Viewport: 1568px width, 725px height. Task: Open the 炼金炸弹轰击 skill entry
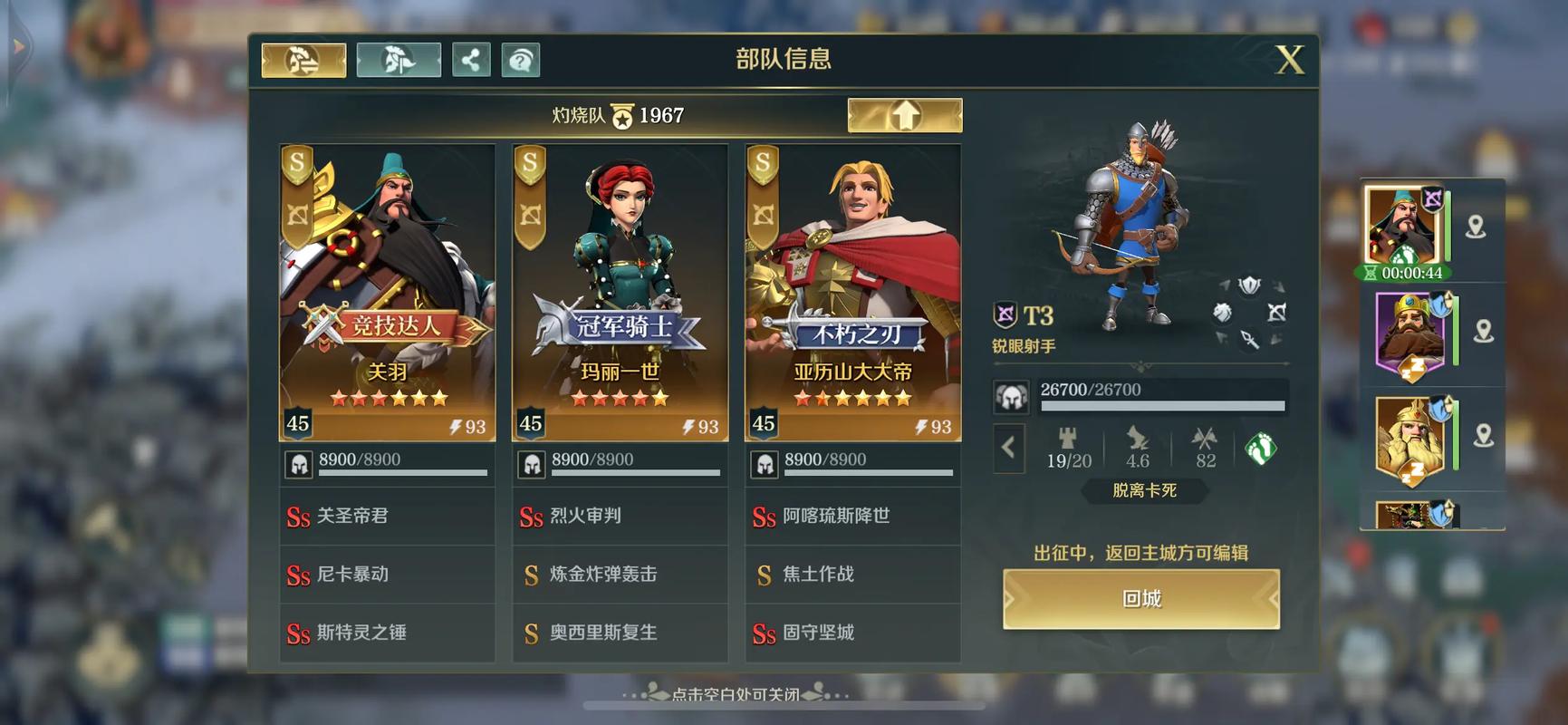pyautogui.click(x=620, y=575)
